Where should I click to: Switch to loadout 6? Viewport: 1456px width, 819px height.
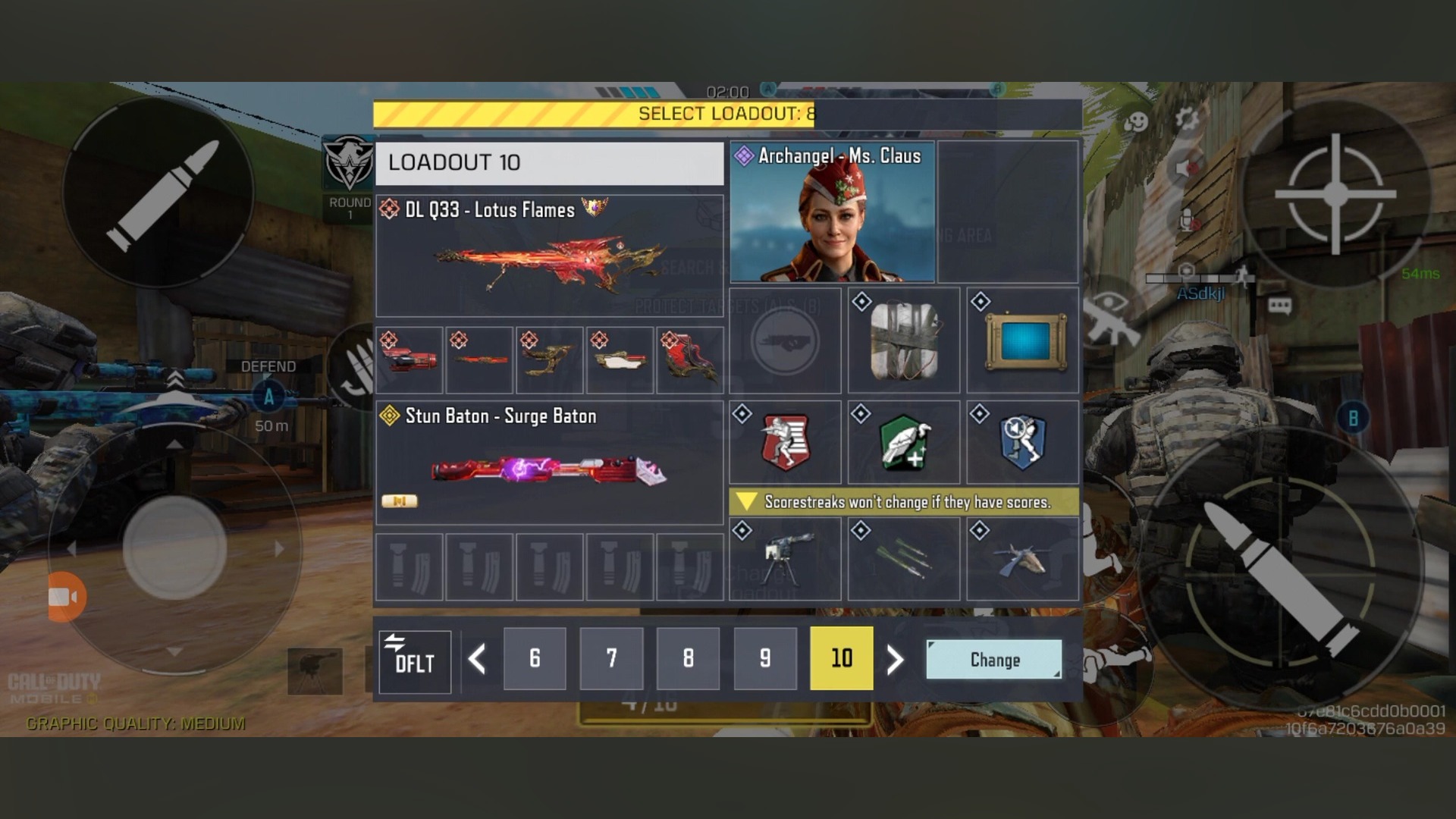point(535,658)
